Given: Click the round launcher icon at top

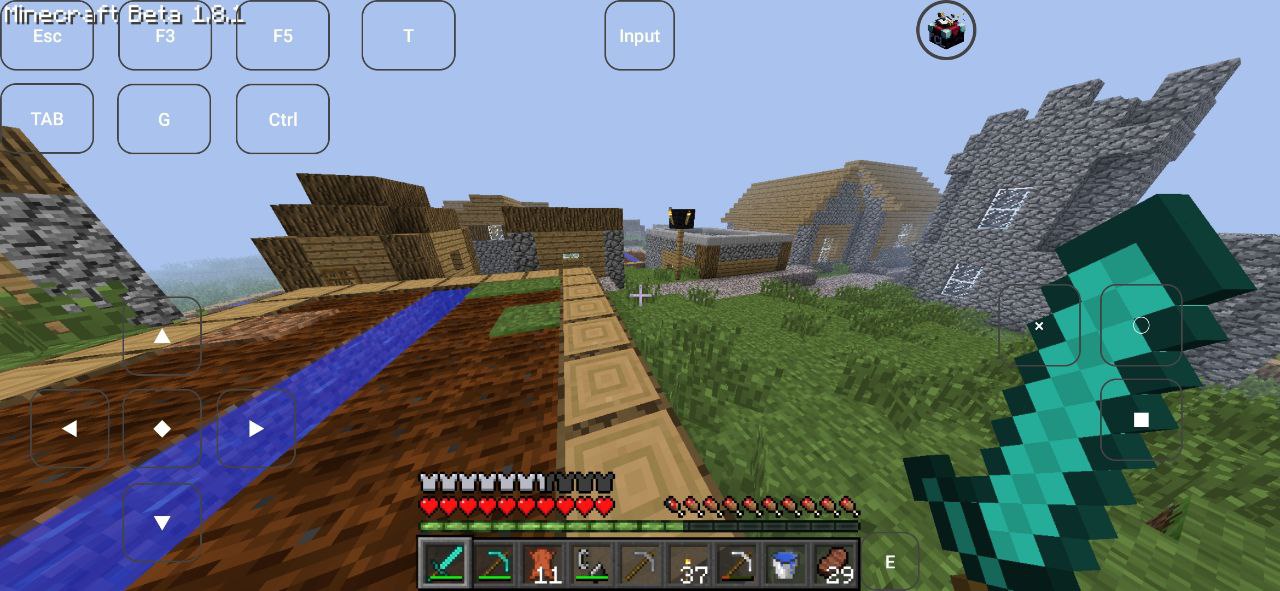Looking at the screenshot, I should [x=946, y=30].
